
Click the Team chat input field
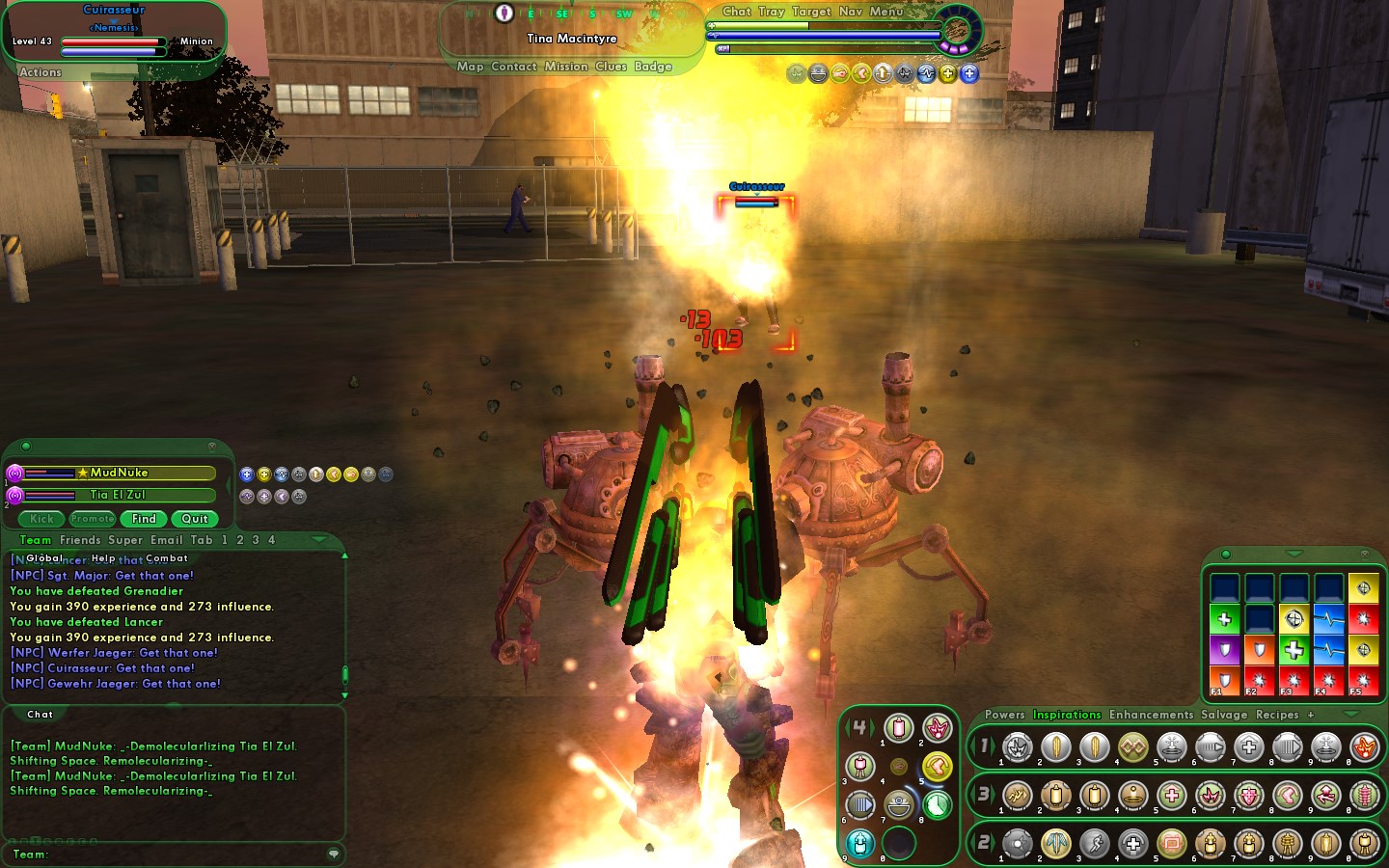point(183,854)
